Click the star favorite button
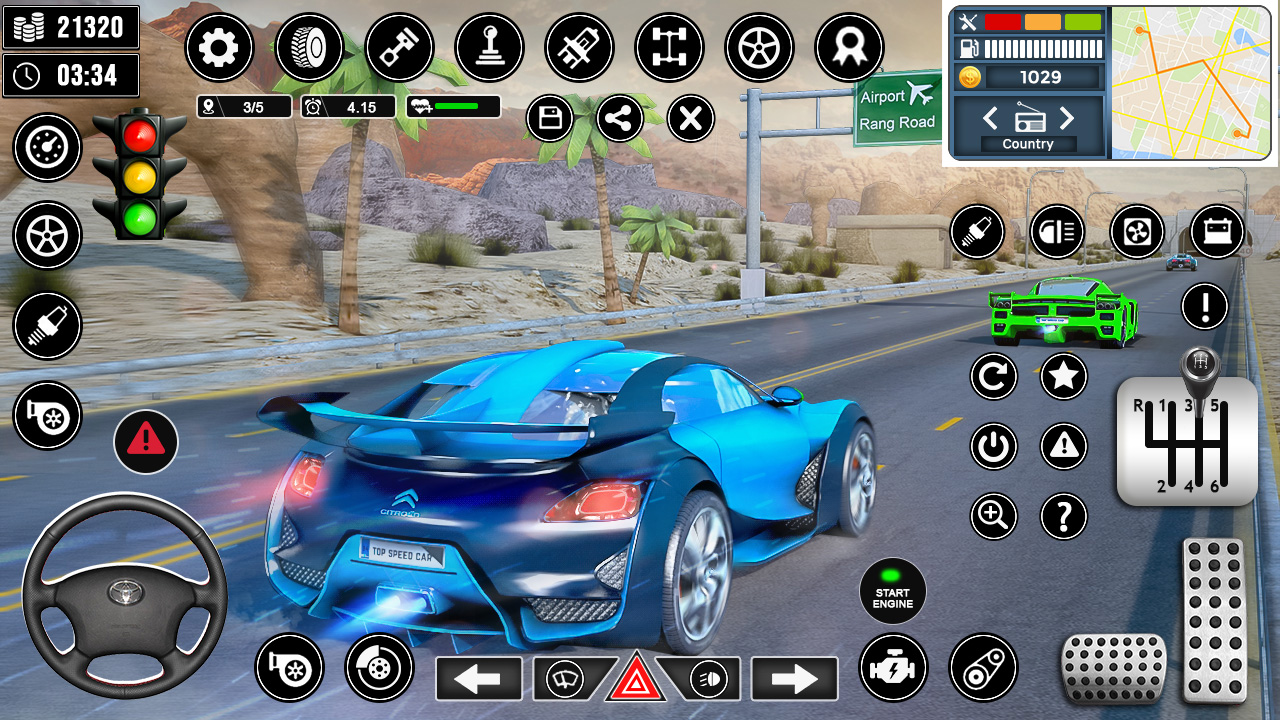1280x720 pixels. [x=1064, y=376]
